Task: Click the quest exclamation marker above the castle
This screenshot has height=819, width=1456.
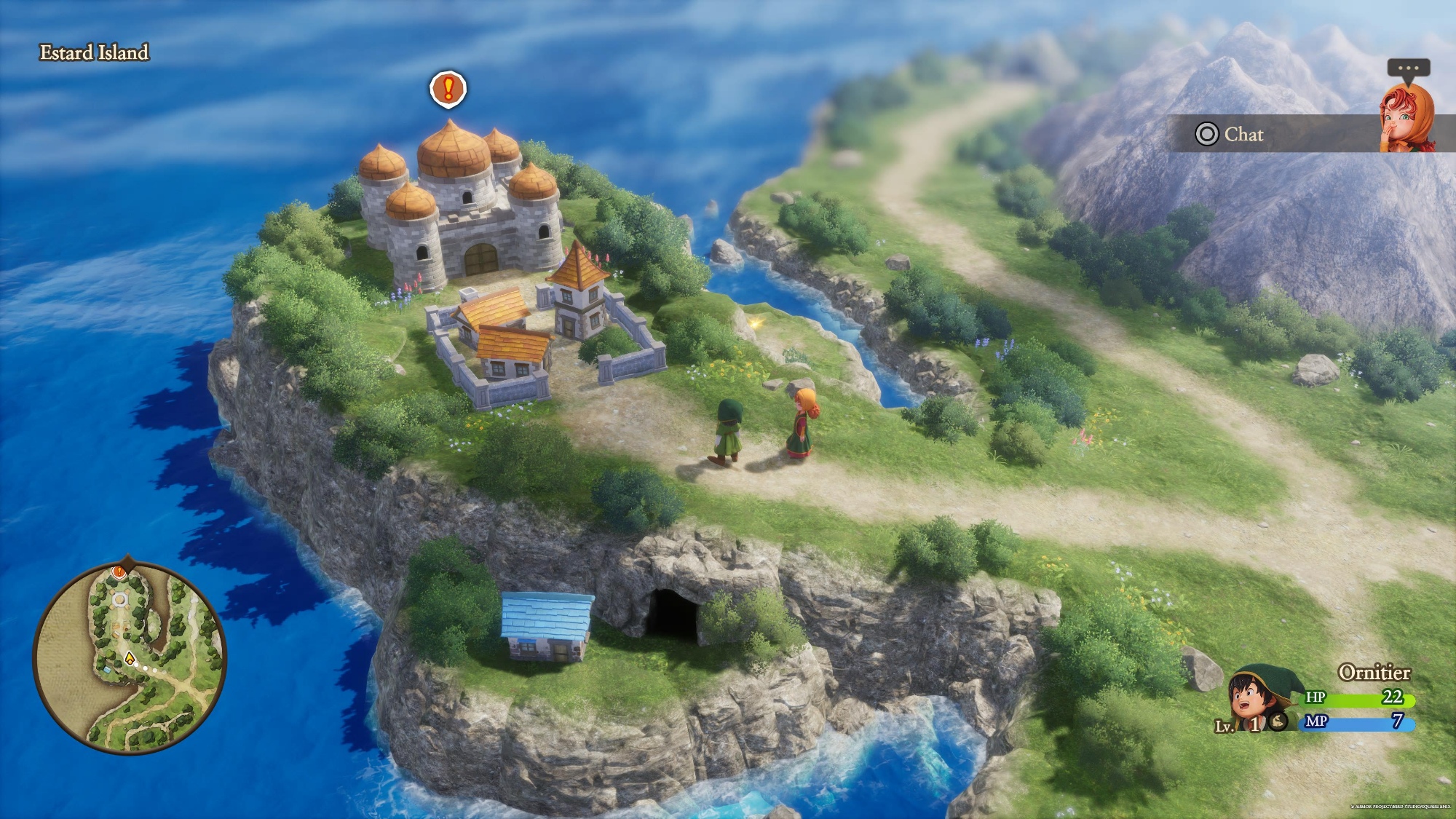Action: (448, 89)
